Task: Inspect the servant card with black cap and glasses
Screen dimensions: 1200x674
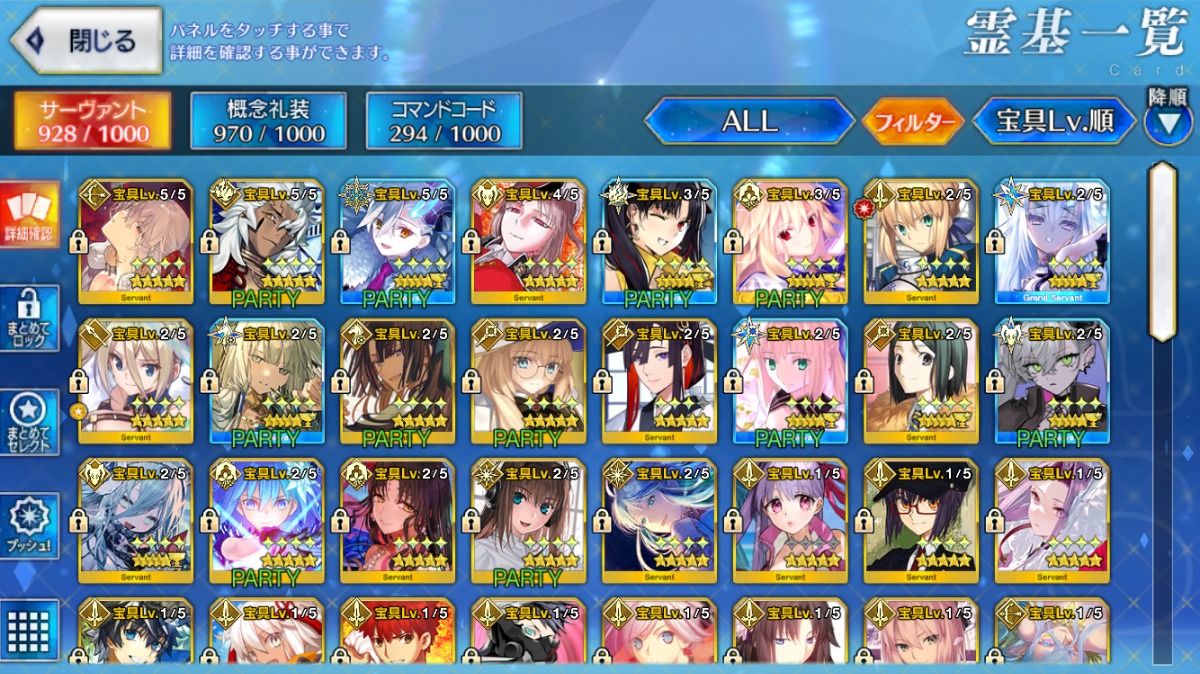Action: click(x=921, y=520)
